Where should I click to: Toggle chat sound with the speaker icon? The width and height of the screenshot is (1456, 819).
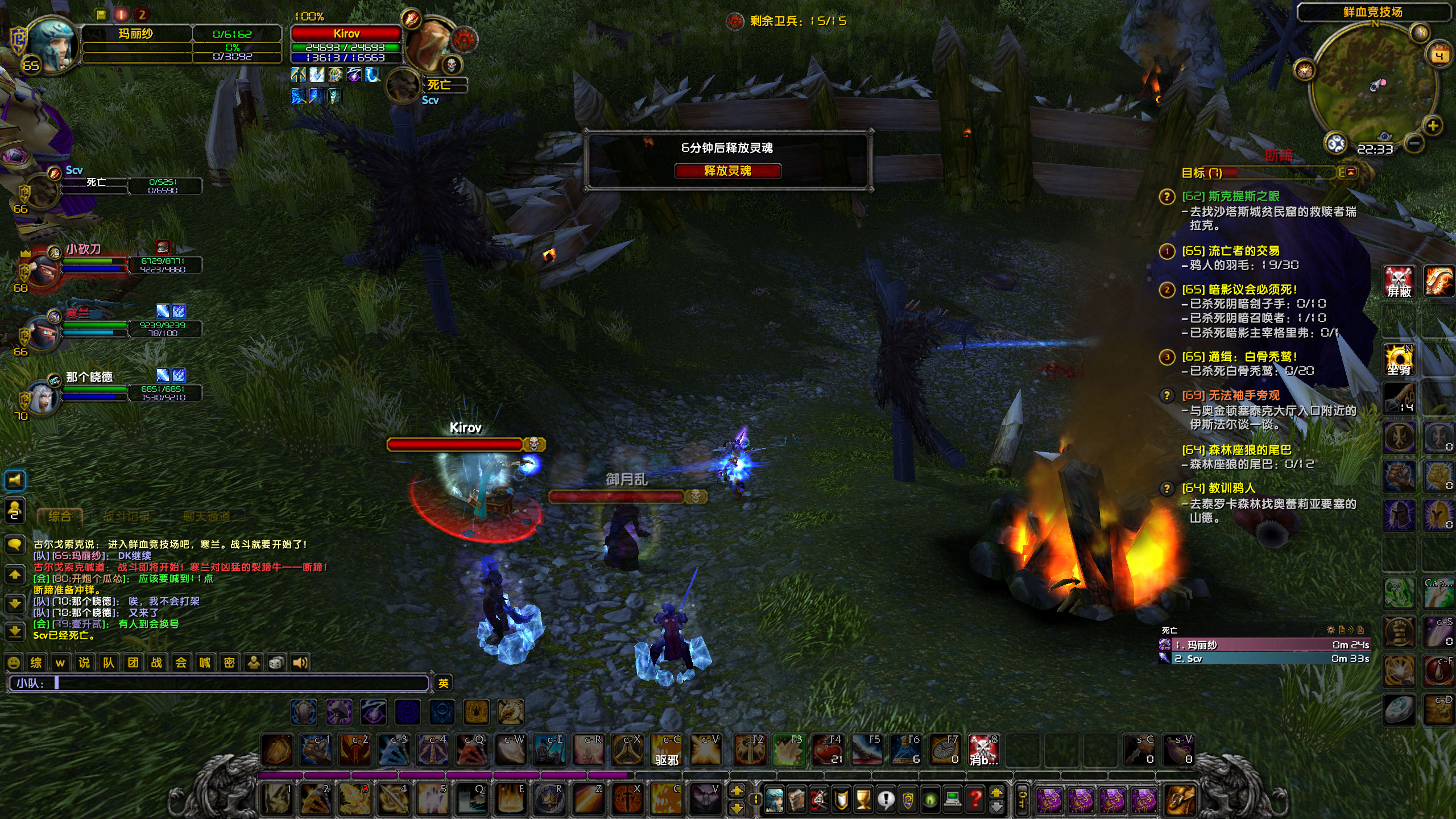tap(300, 662)
